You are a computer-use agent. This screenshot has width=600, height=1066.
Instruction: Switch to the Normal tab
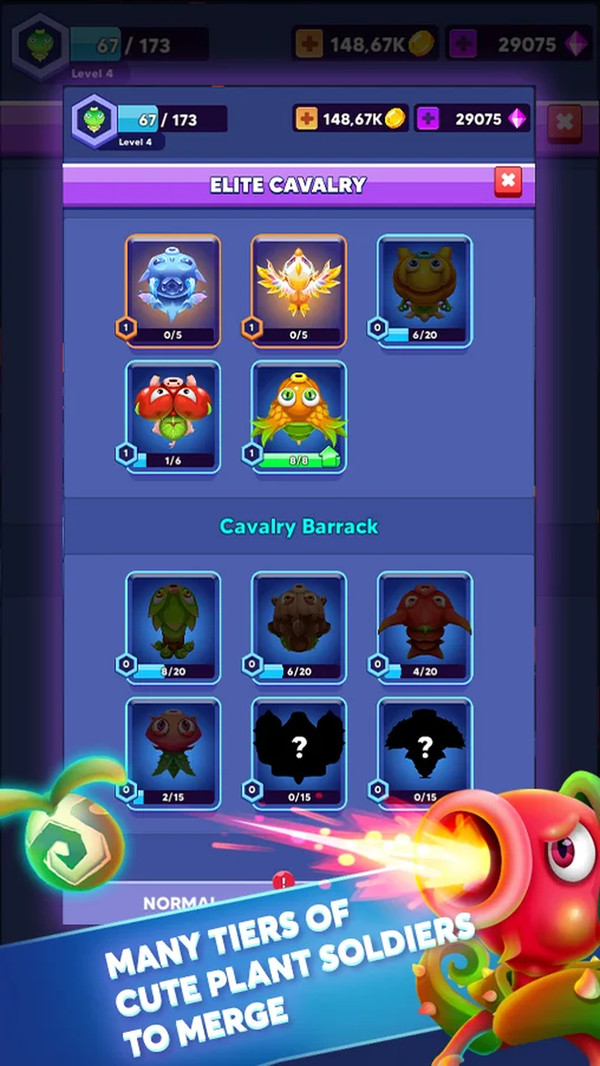pyautogui.click(x=180, y=902)
